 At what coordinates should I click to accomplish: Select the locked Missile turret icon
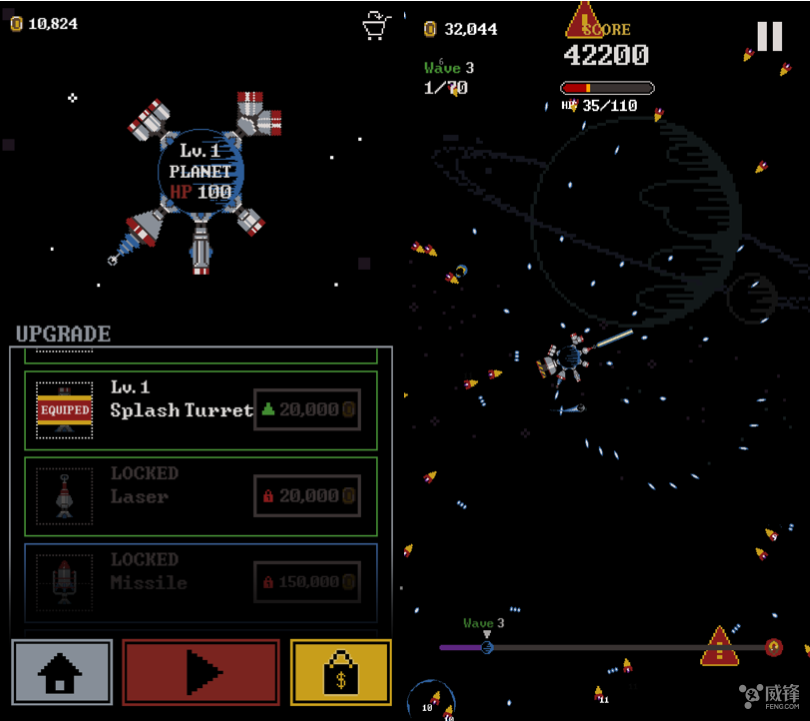(65, 582)
